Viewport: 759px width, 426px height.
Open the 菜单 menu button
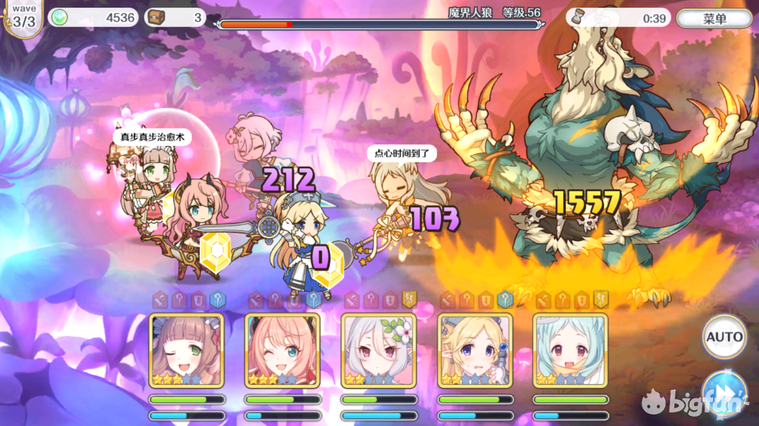(x=714, y=18)
